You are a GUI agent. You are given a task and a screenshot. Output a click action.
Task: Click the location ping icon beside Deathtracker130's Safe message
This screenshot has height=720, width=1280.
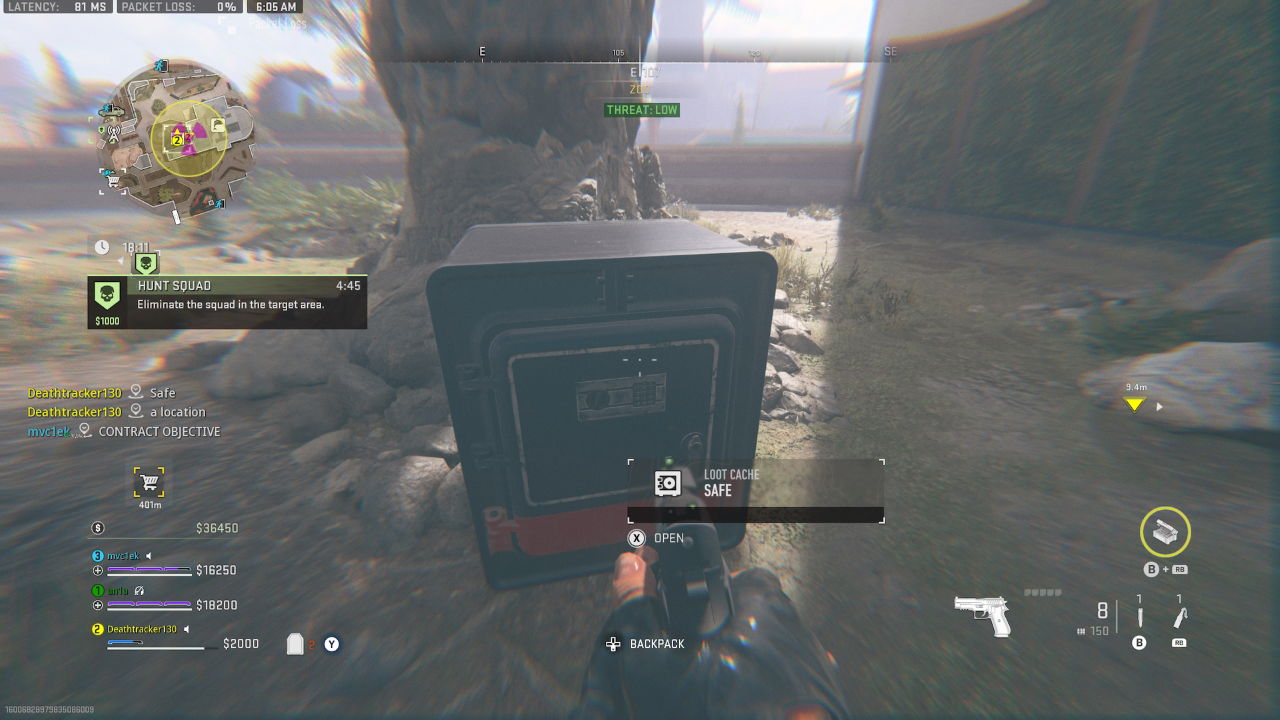(x=135, y=392)
